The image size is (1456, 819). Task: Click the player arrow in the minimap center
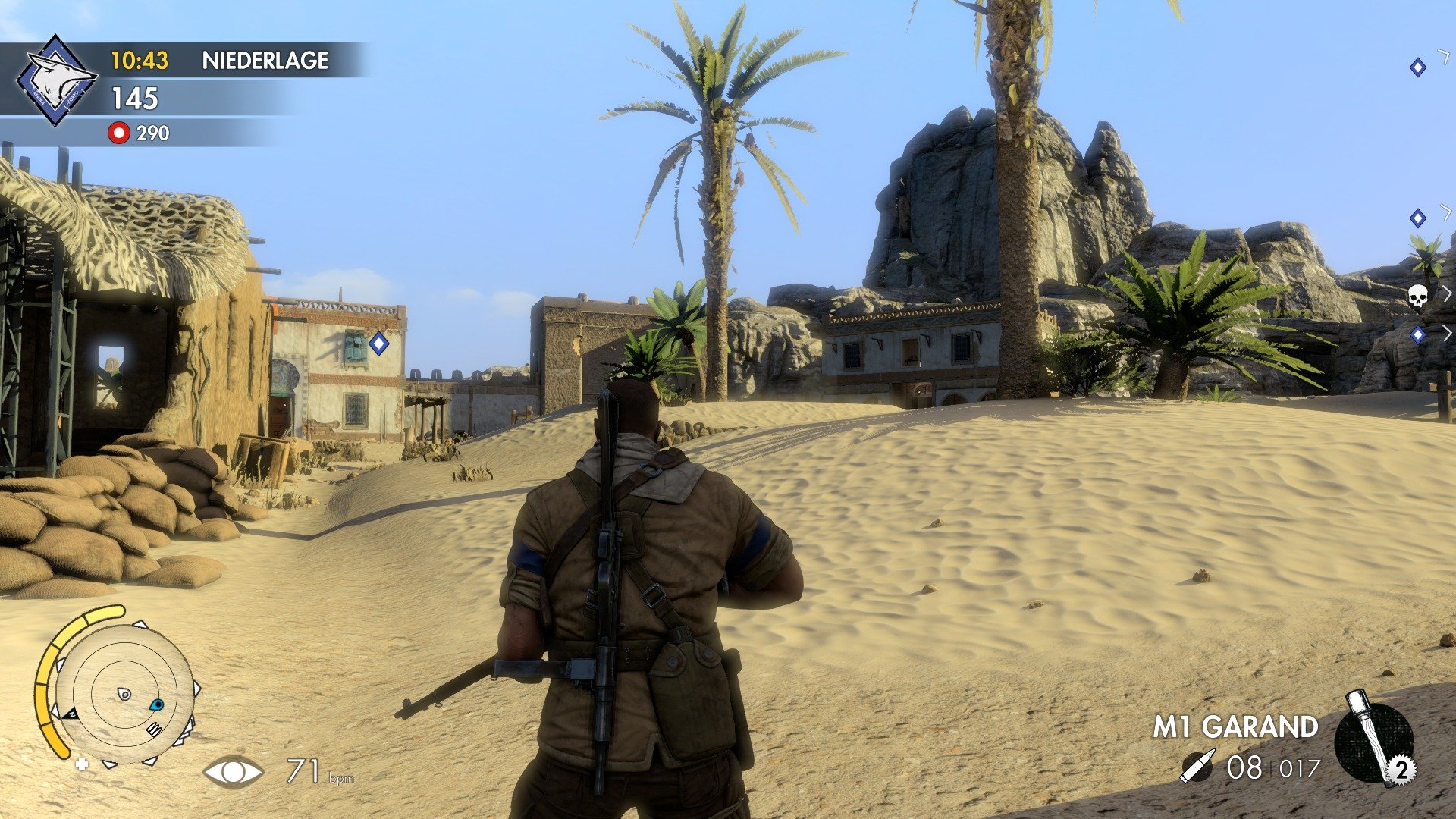(124, 694)
